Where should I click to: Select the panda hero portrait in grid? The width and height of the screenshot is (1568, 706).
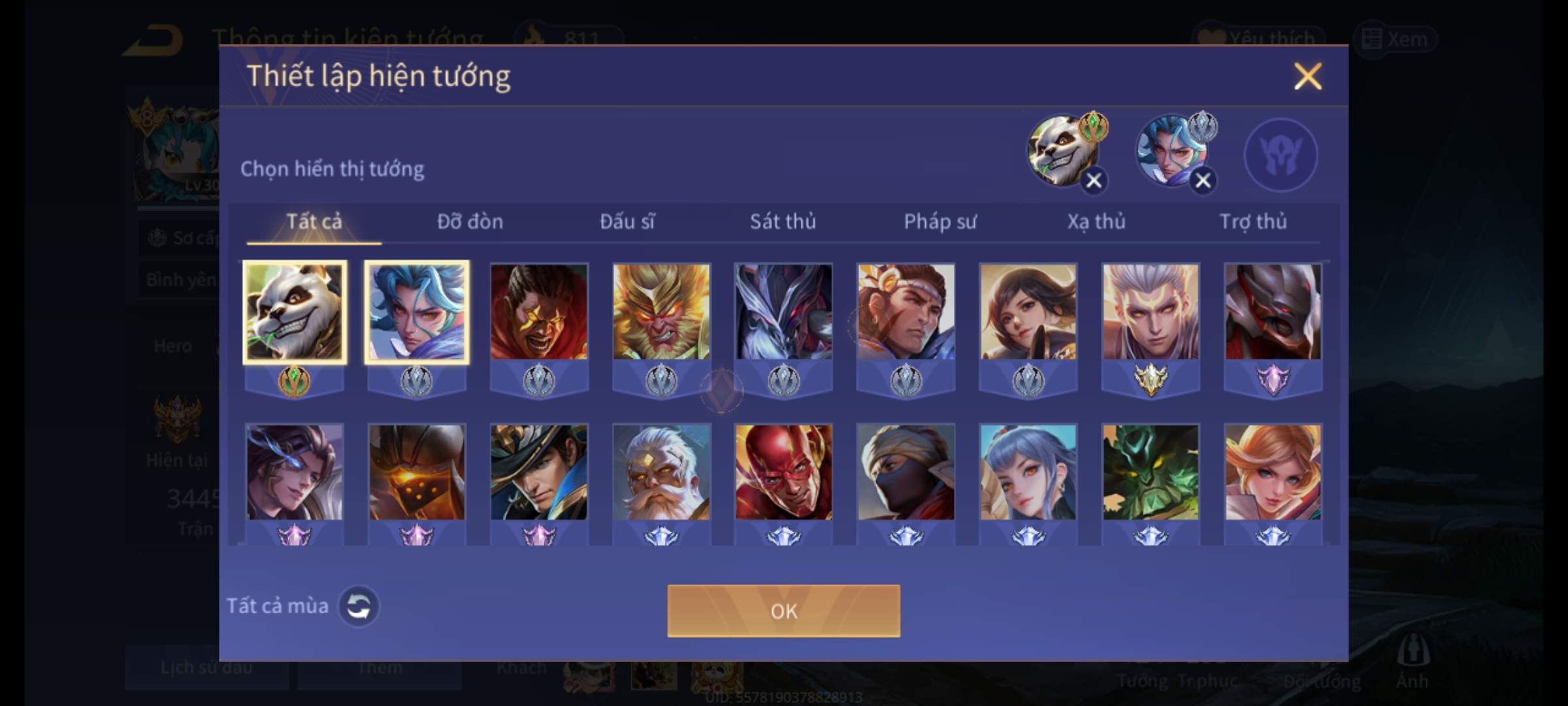(x=294, y=312)
